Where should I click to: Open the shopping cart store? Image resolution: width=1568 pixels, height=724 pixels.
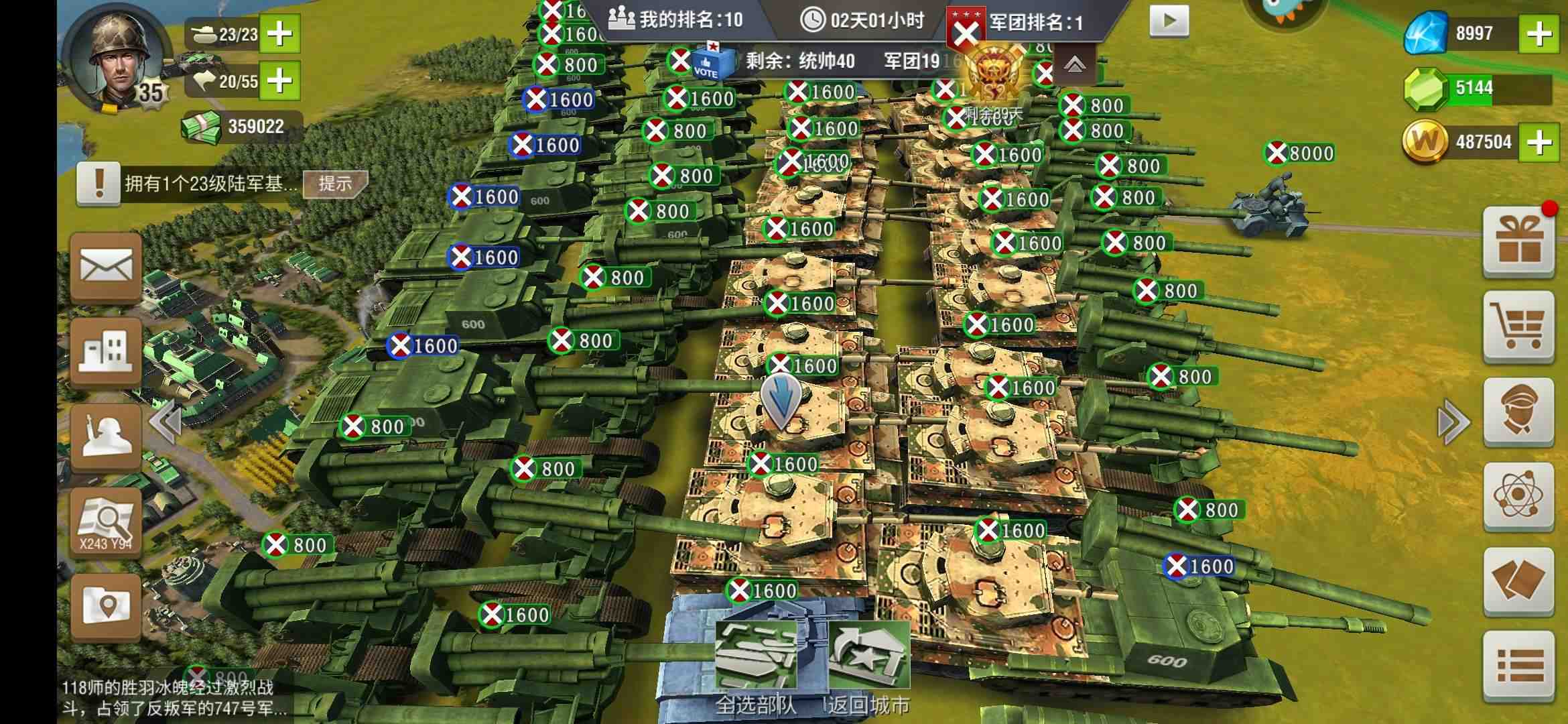coord(1518,326)
